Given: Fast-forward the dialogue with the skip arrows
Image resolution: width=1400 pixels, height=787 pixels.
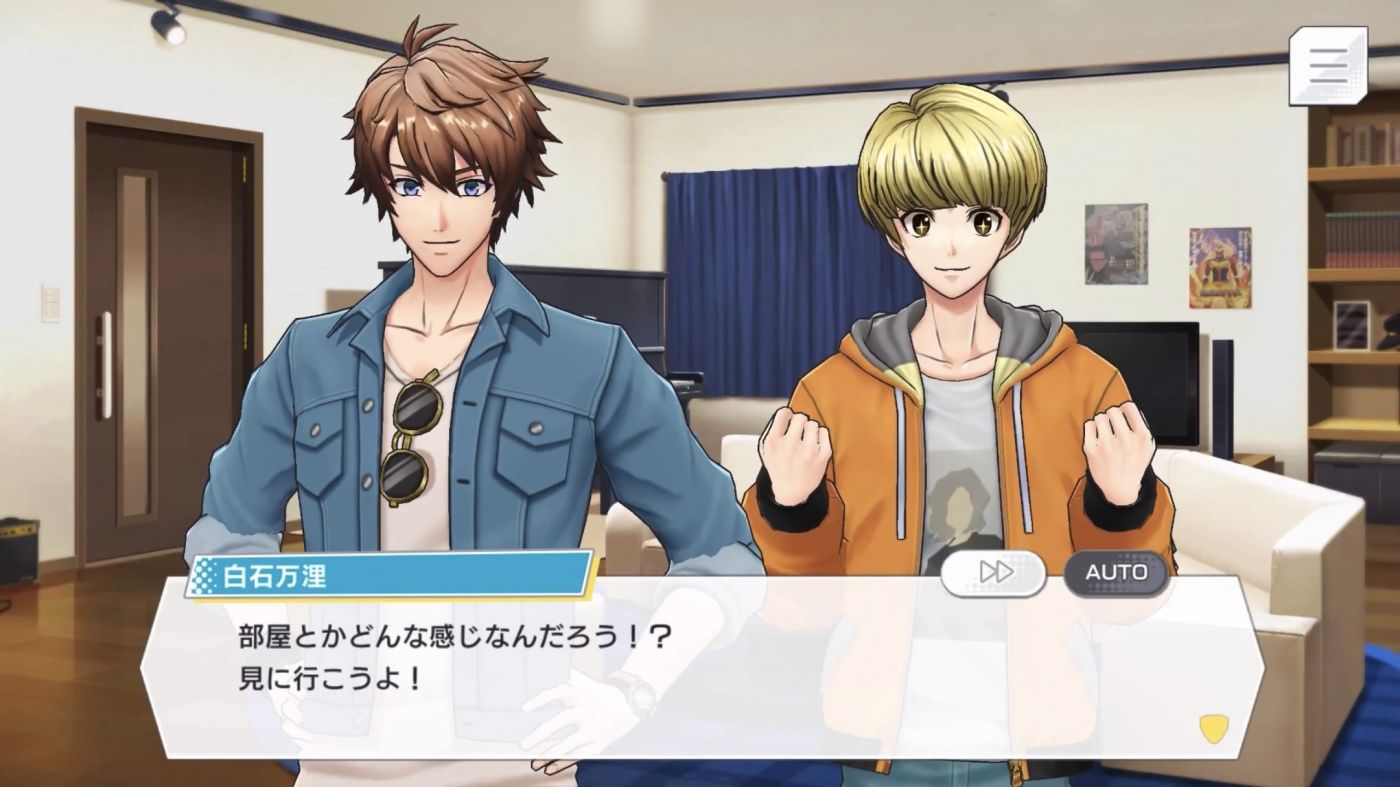Looking at the screenshot, I should pos(993,573).
